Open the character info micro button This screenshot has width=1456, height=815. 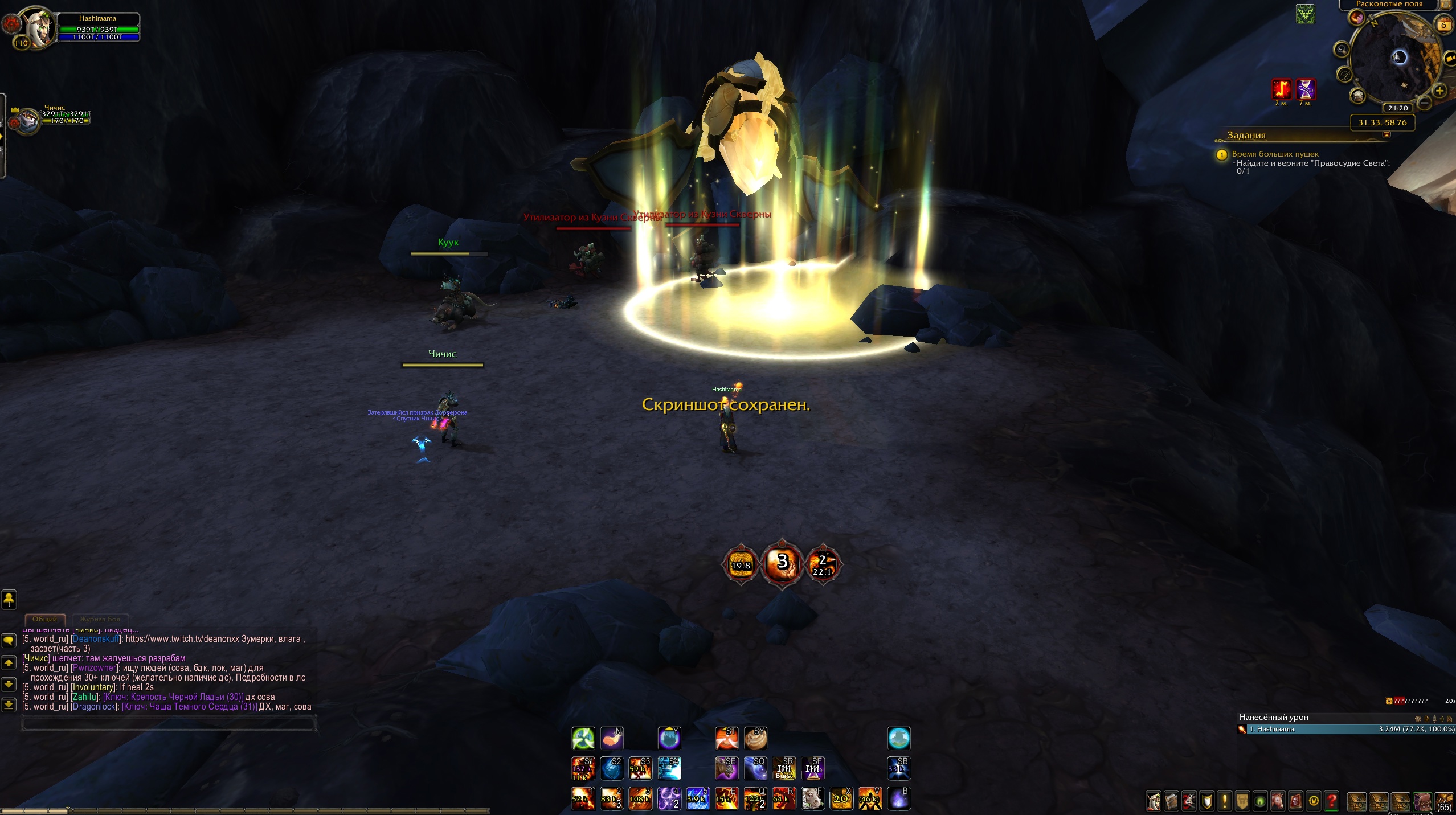coord(1154,801)
